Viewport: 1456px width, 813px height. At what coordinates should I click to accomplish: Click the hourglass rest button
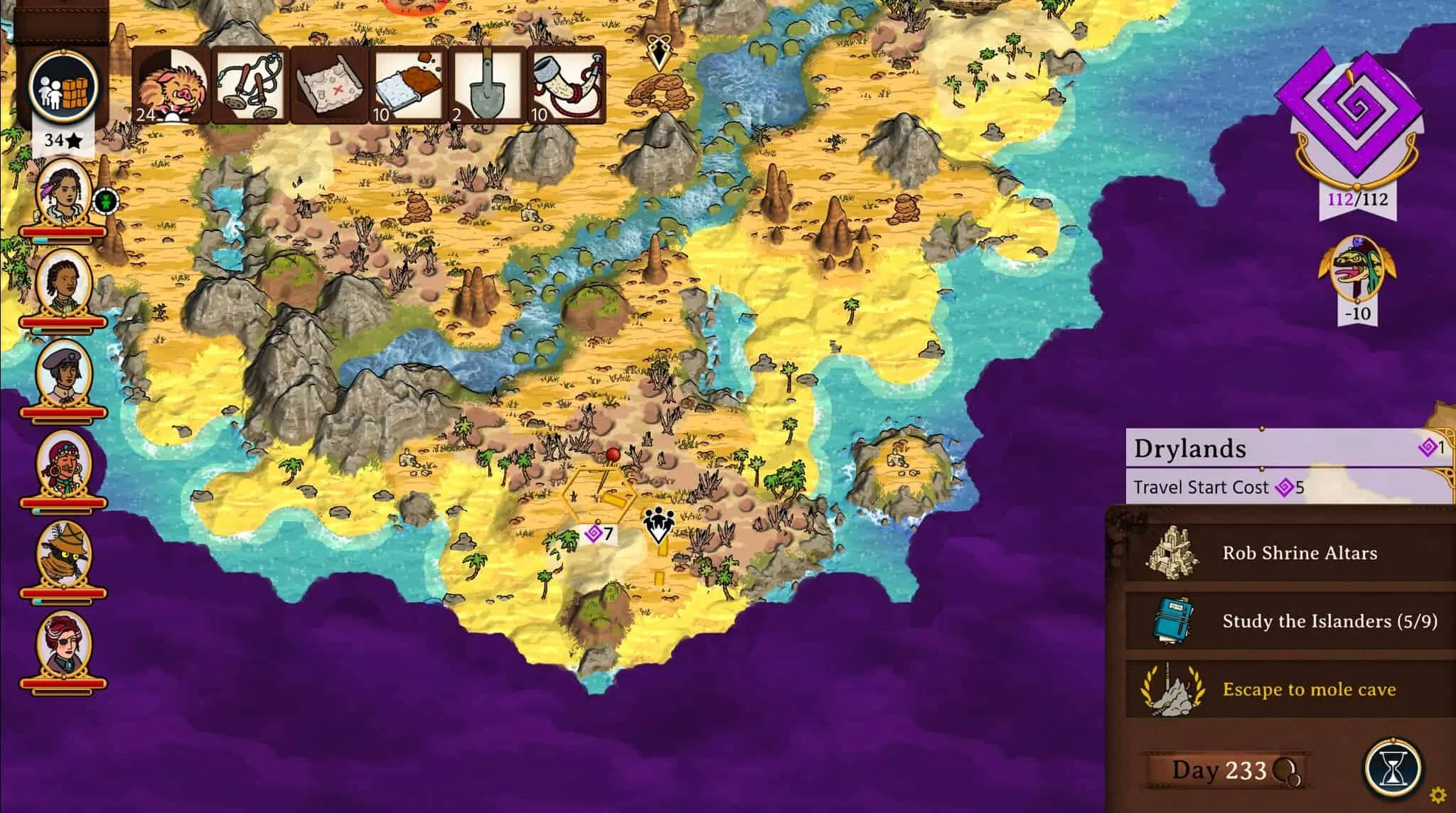pos(1392,769)
